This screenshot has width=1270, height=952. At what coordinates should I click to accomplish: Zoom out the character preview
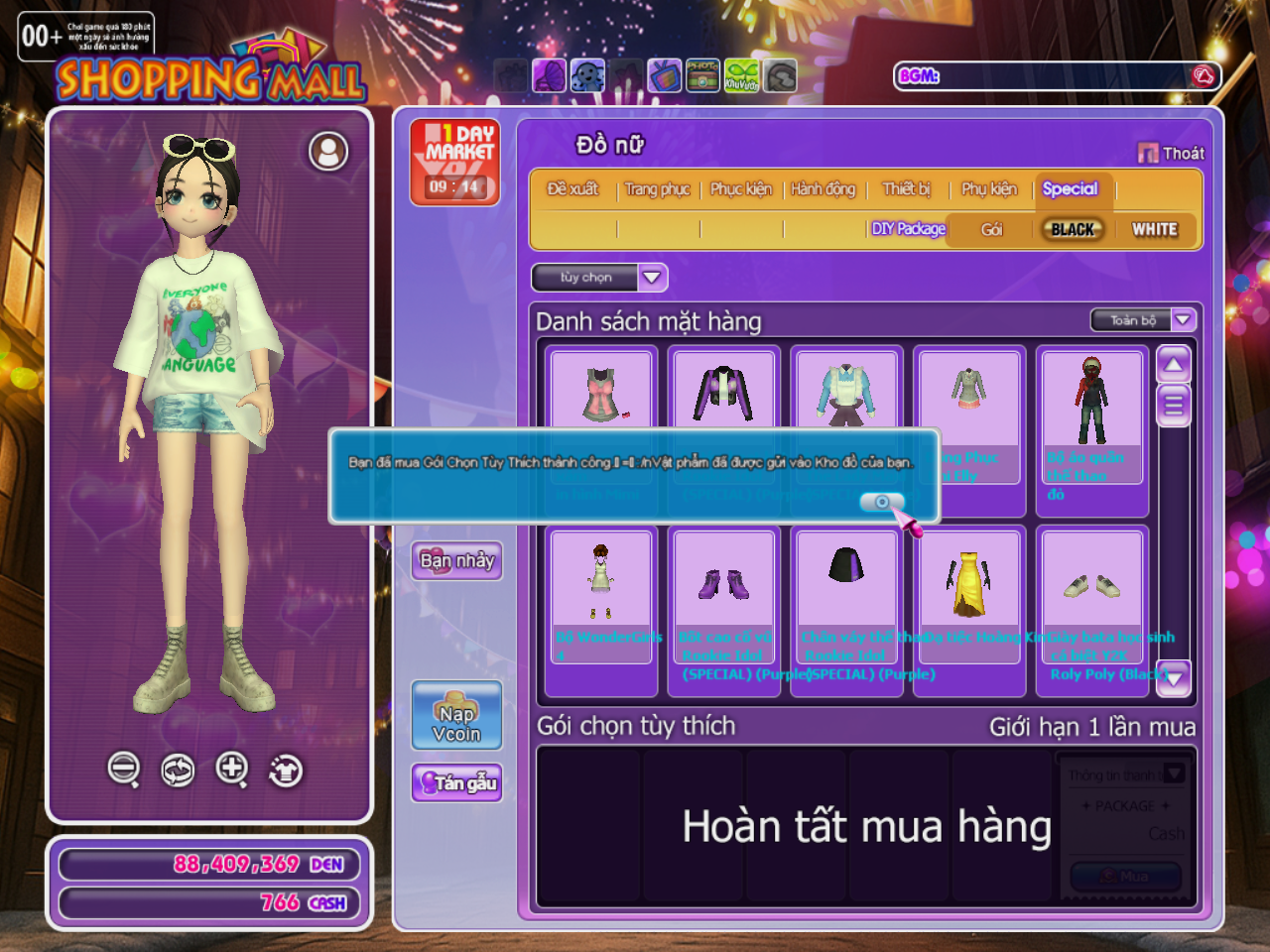point(124,769)
